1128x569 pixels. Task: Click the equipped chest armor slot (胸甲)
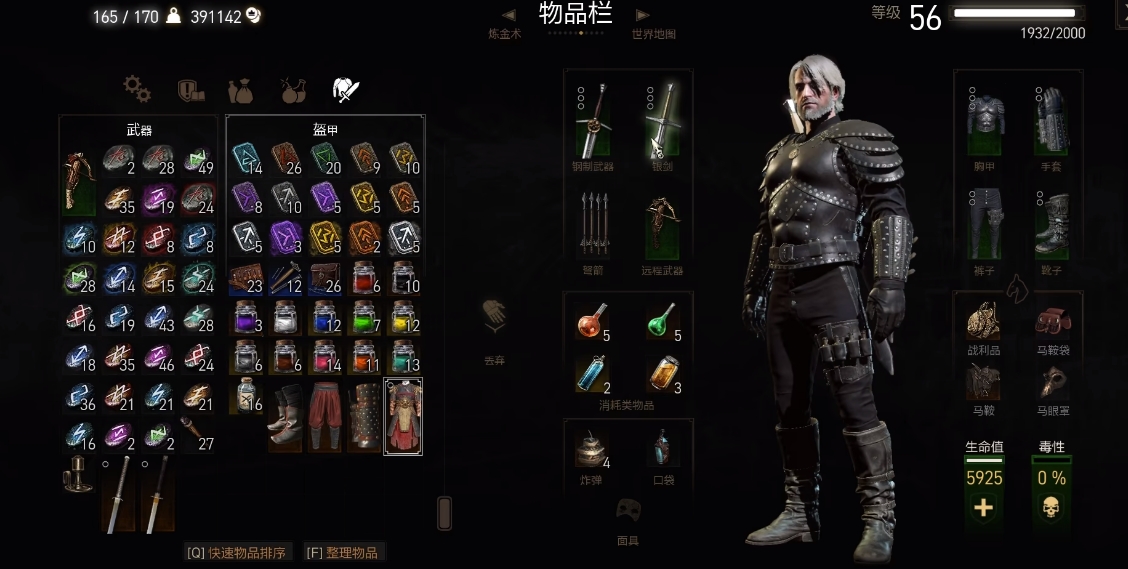click(985, 120)
